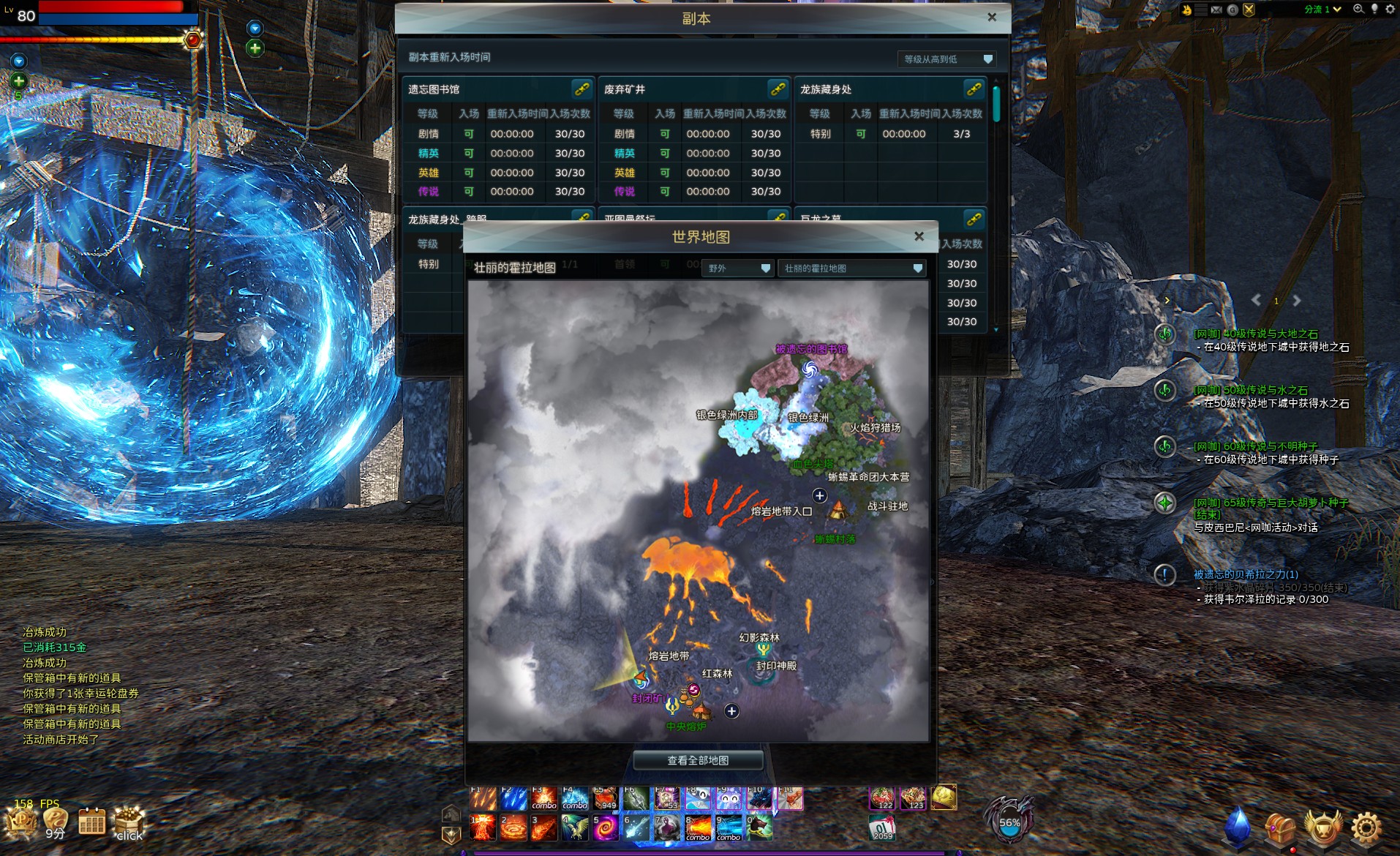This screenshot has width=1400, height=856.
Task: Activate the purple vortex skill in slot 5
Action: [x=605, y=828]
